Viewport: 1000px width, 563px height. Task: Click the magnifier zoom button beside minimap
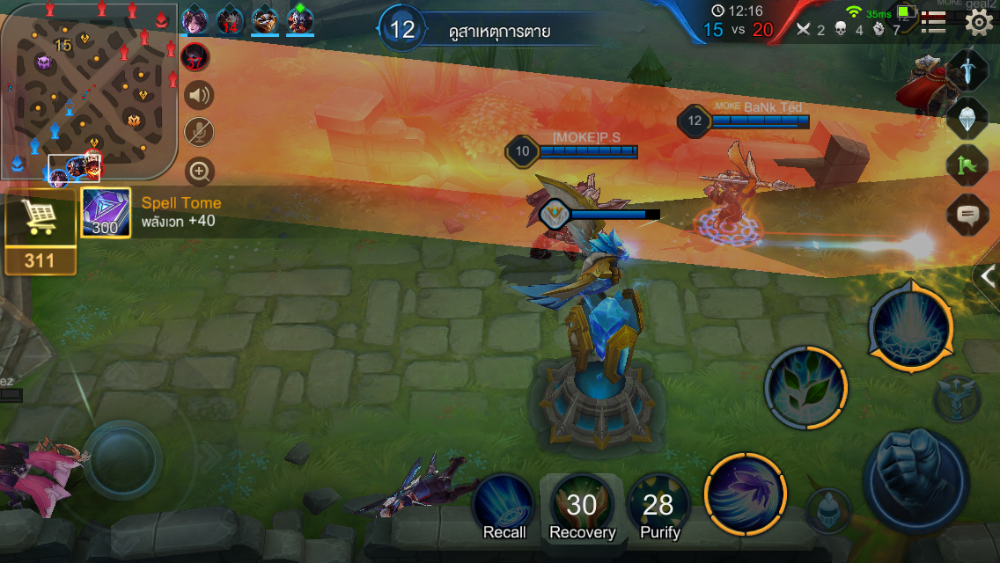point(199,171)
